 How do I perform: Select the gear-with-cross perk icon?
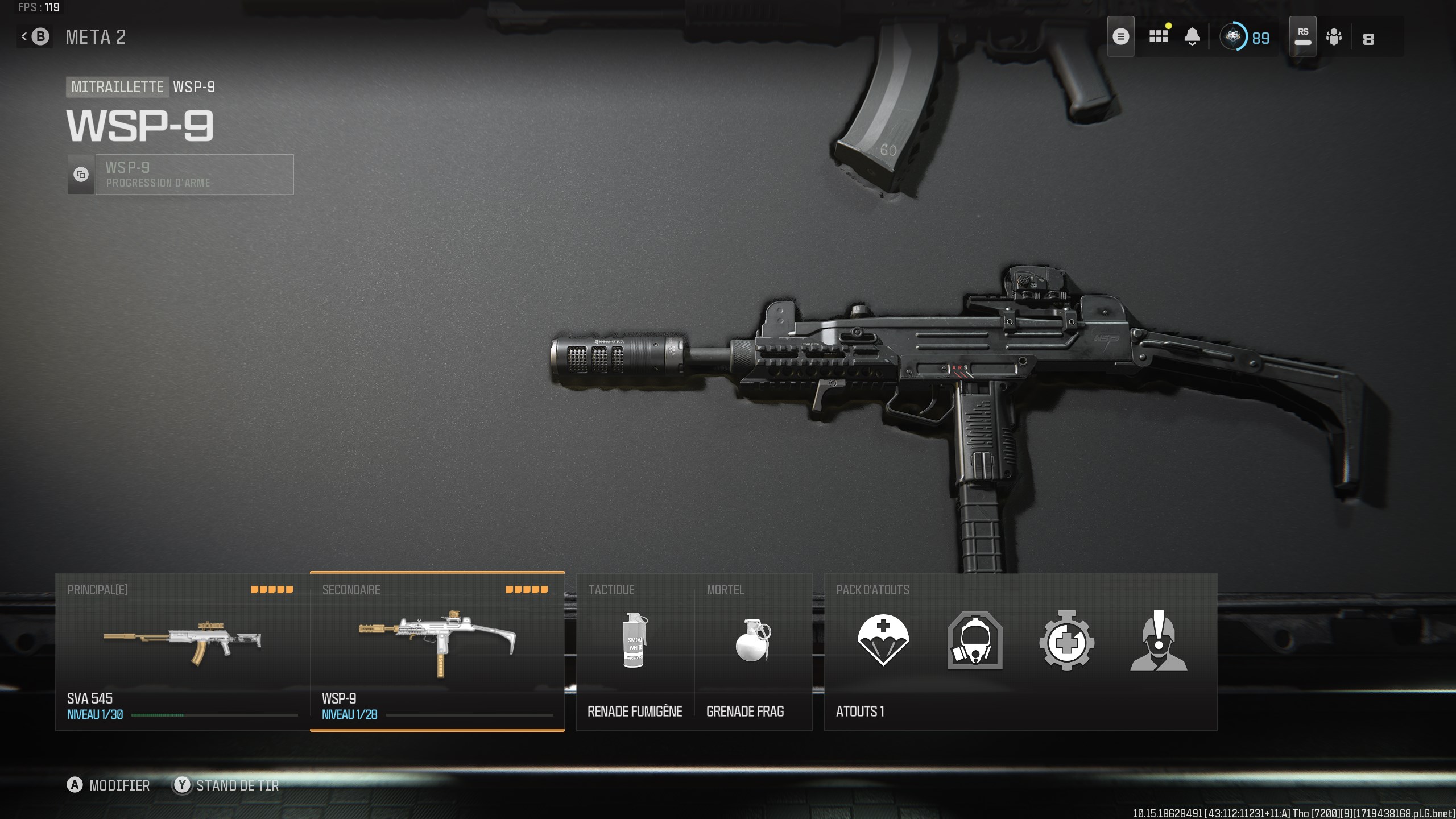point(1066,642)
